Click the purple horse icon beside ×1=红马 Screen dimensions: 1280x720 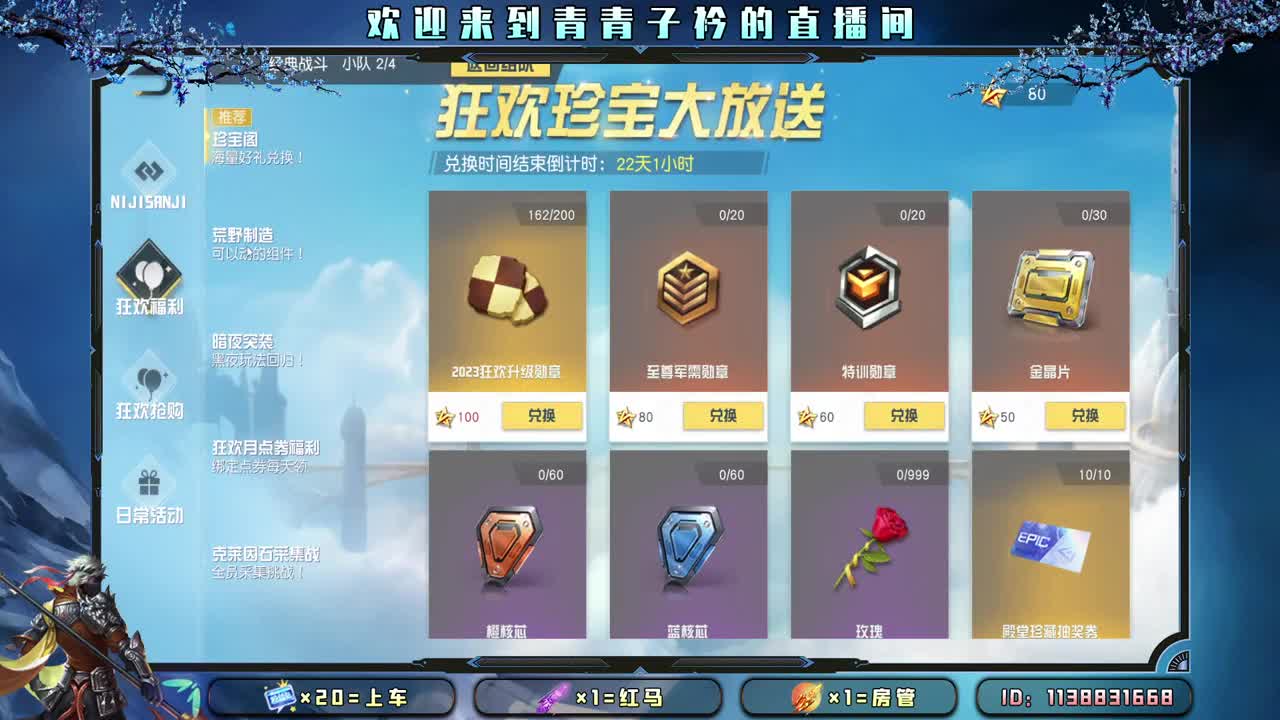tap(552, 697)
